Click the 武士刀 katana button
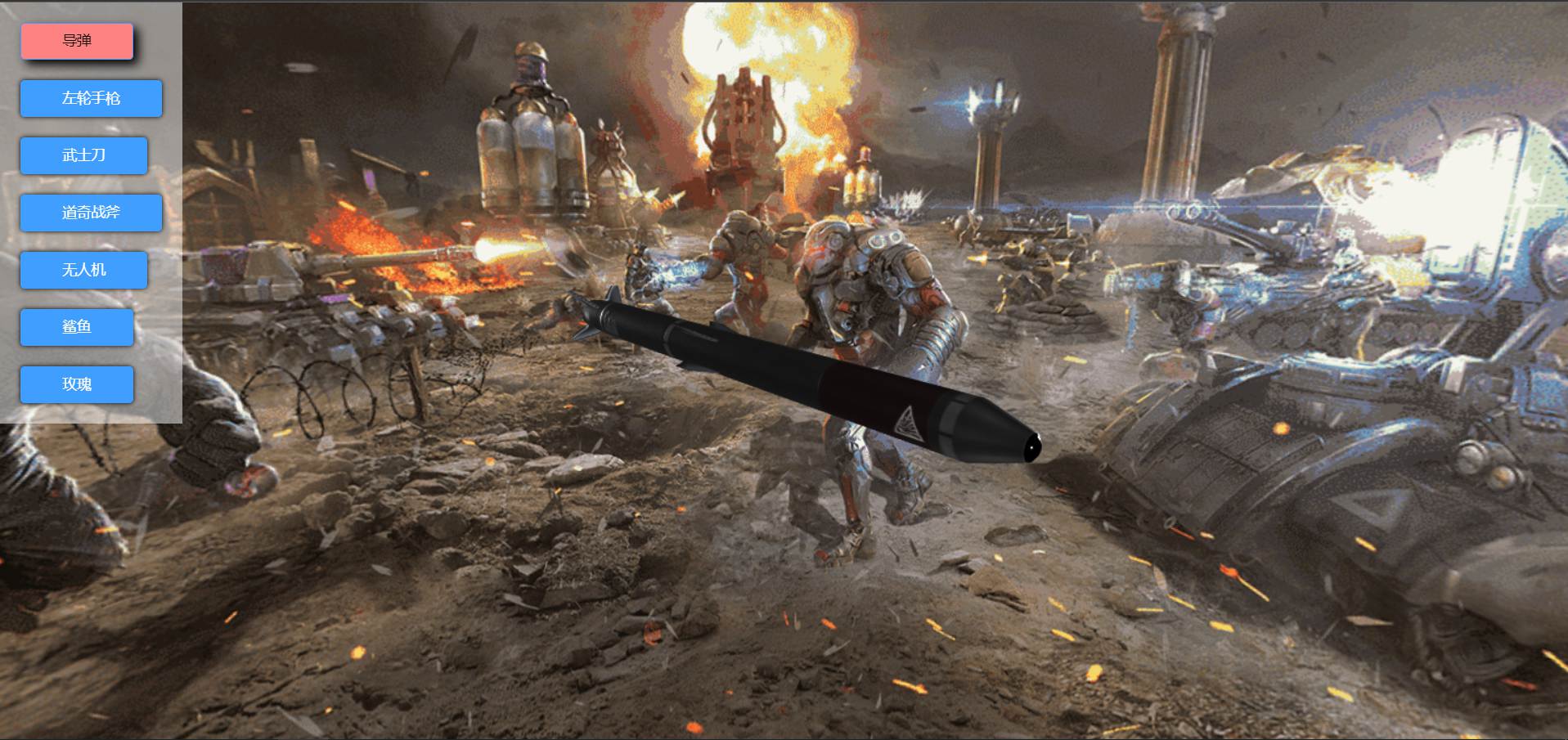Image resolution: width=1568 pixels, height=740 pixels. 83,155
